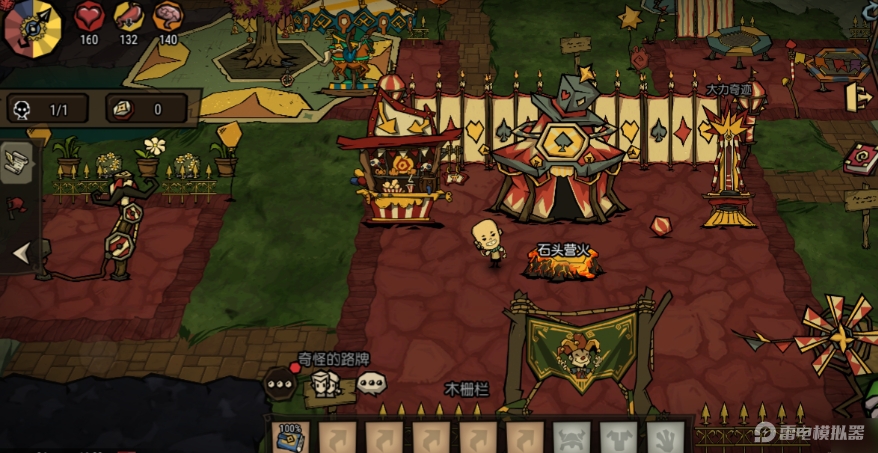Image resolution: width=878 pixels, height=453 pixels.
Task: Open the white three-dot chat bubble
Action: [x=372, y=381]
